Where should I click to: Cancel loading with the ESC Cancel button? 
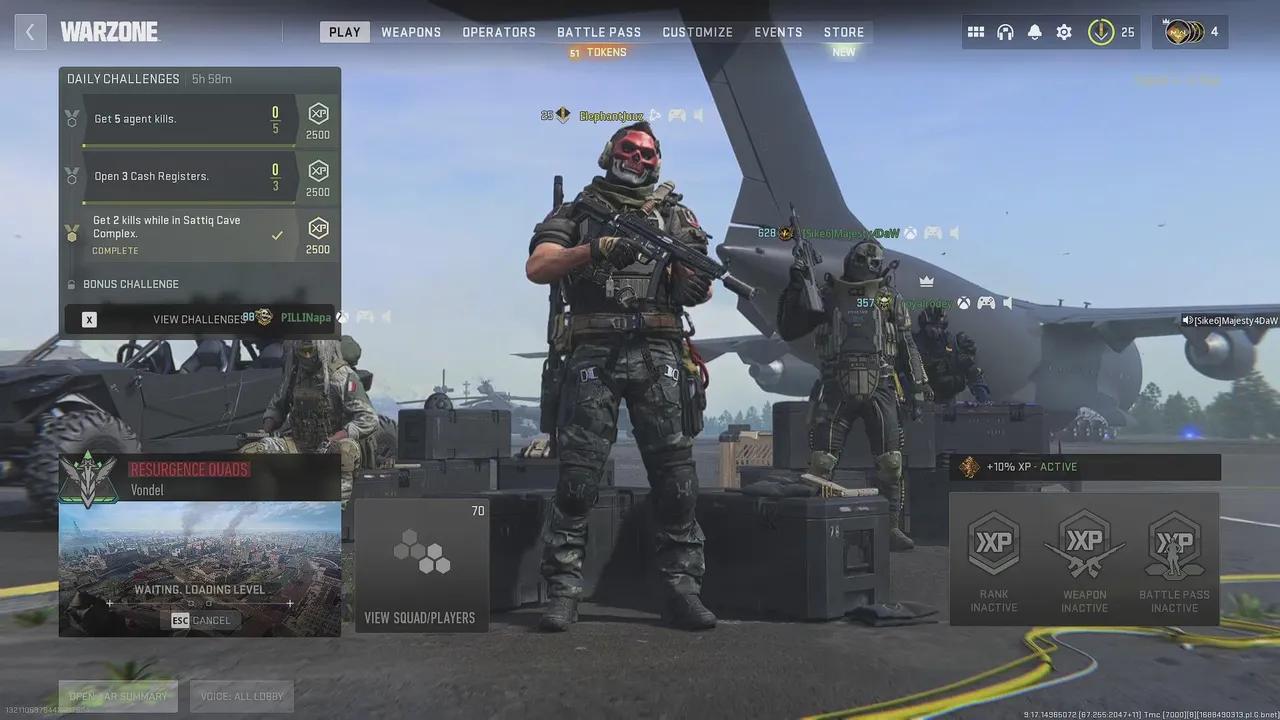(x=200, y=620)
